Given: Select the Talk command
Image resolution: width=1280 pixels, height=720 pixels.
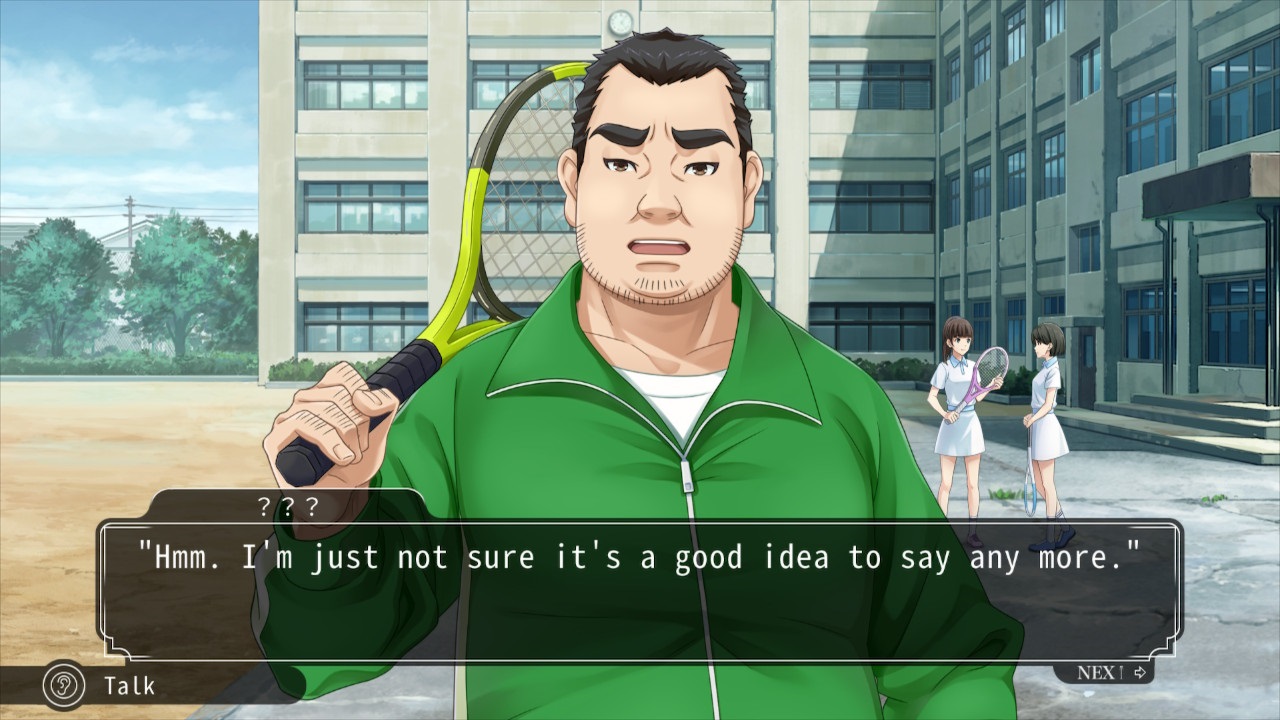Looking at the screenshot, I should (101, 686).
